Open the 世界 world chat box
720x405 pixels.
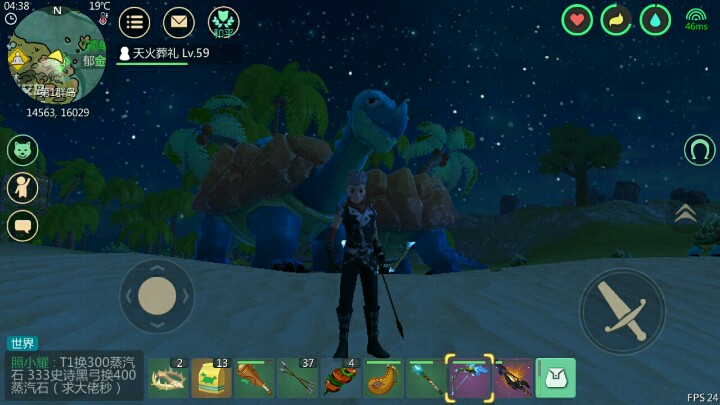coord(75,374)
